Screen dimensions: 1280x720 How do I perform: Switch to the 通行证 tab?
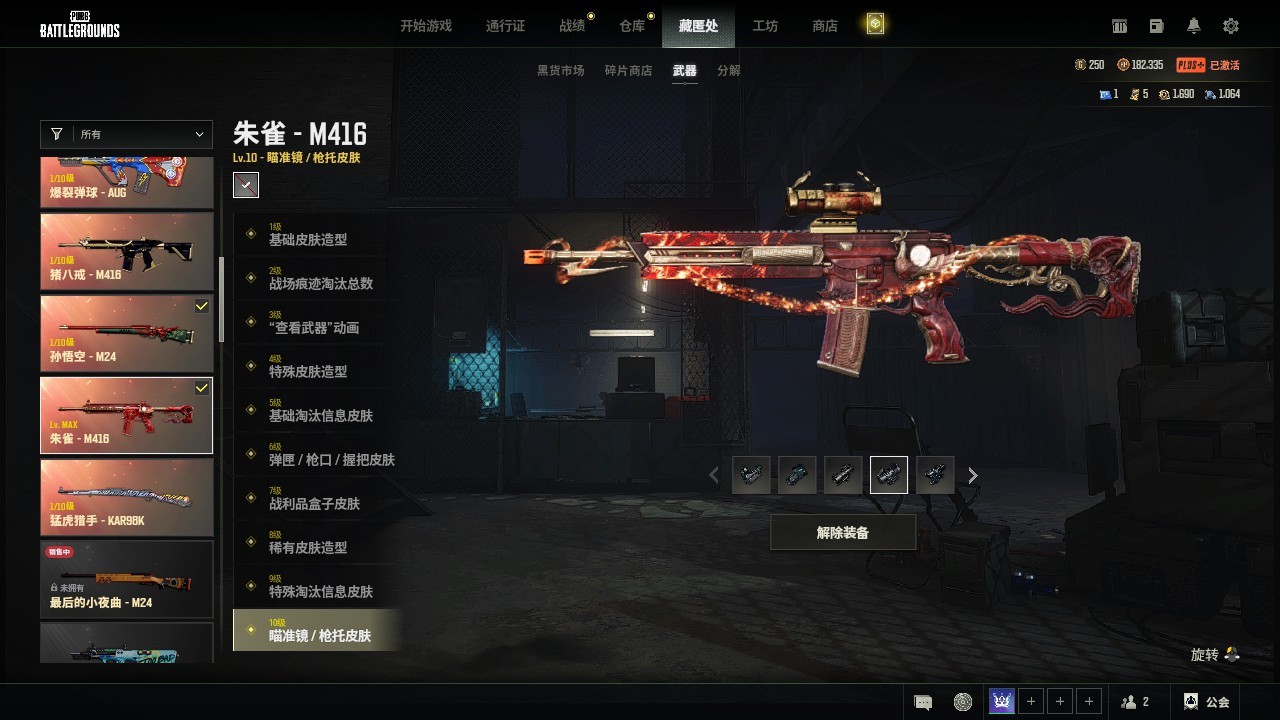(505, 26)
